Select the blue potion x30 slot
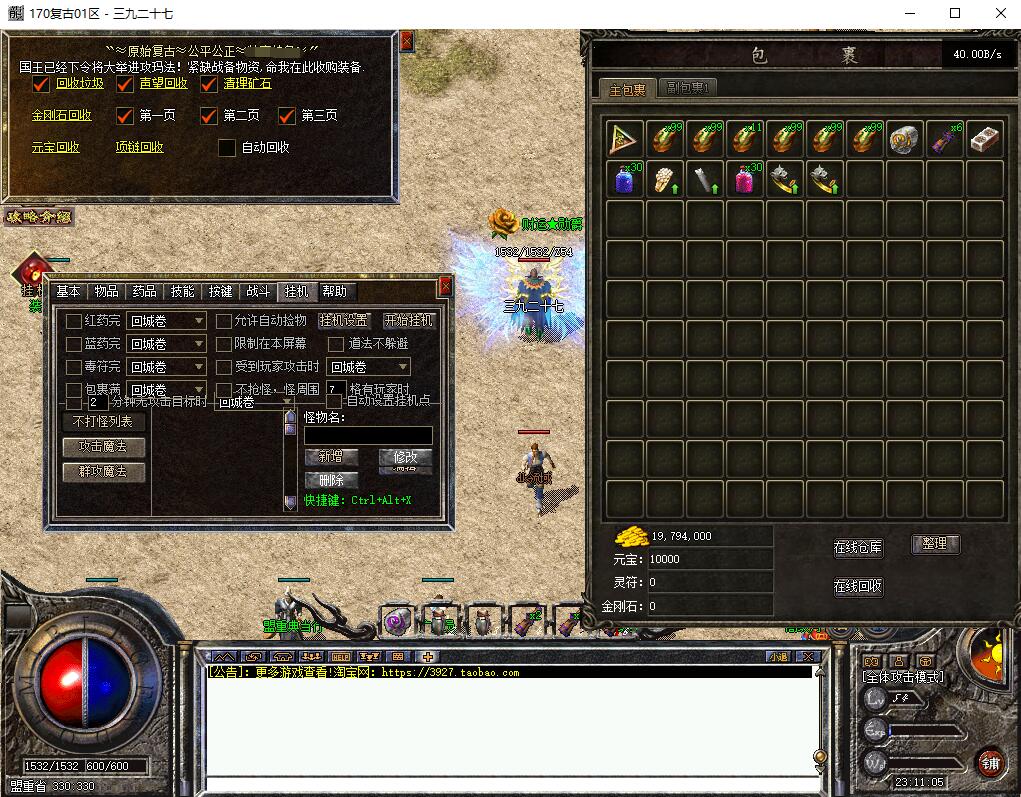The height and width of the screenshot is (797, 1021). click(626, 178)
